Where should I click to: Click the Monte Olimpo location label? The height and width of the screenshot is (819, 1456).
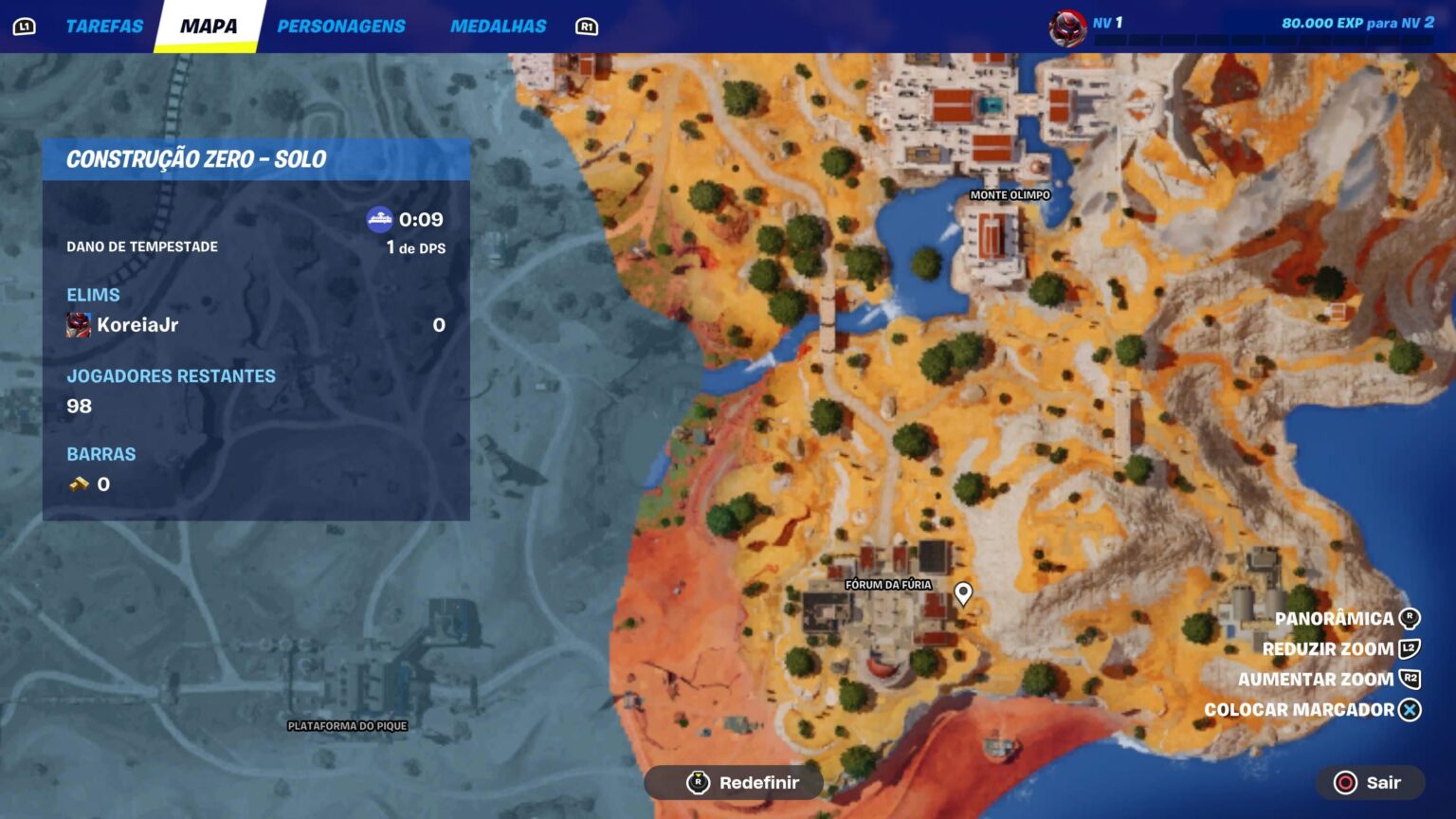point(1009,193)
